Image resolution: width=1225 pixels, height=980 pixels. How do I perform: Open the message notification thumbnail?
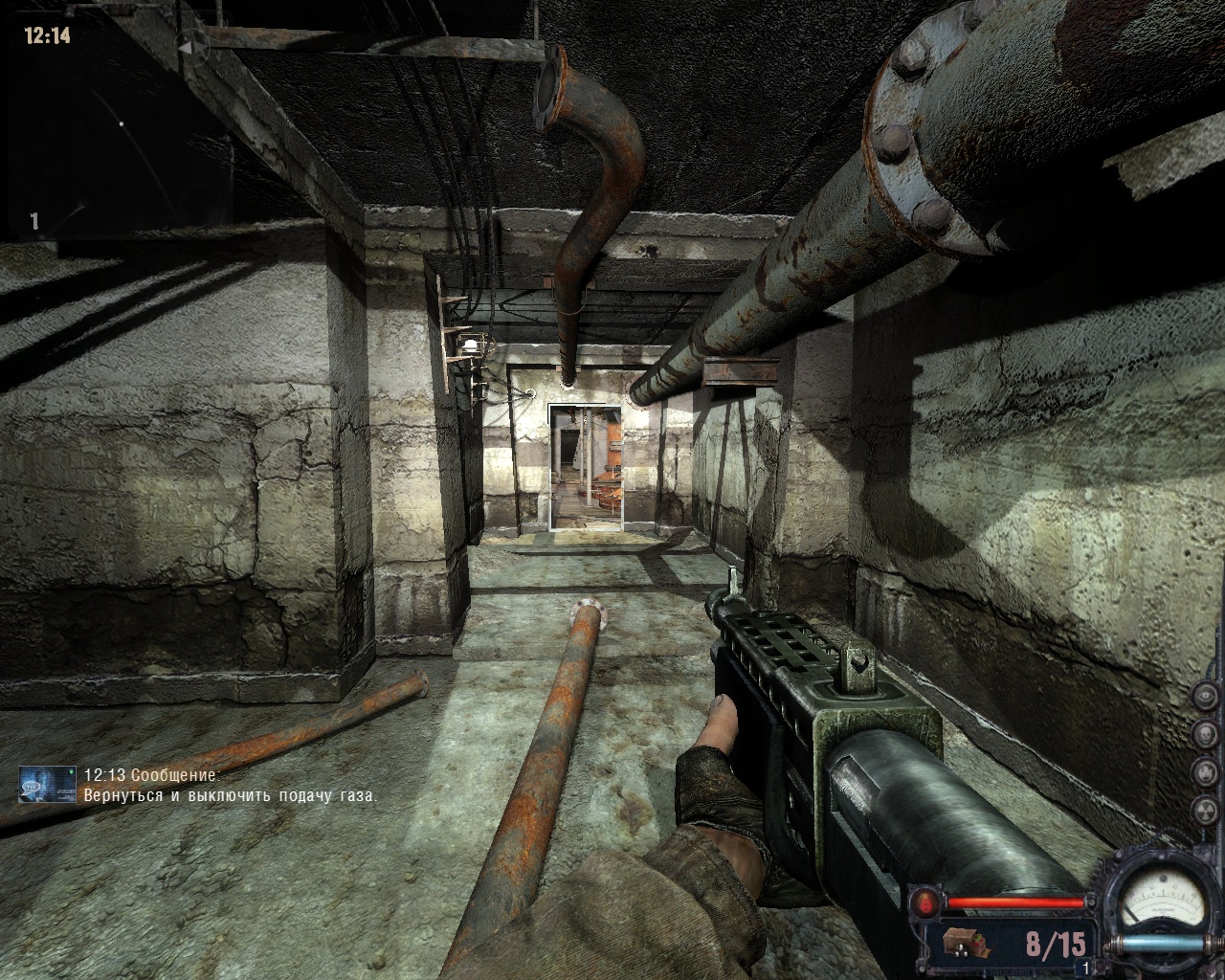pos(48,784)
